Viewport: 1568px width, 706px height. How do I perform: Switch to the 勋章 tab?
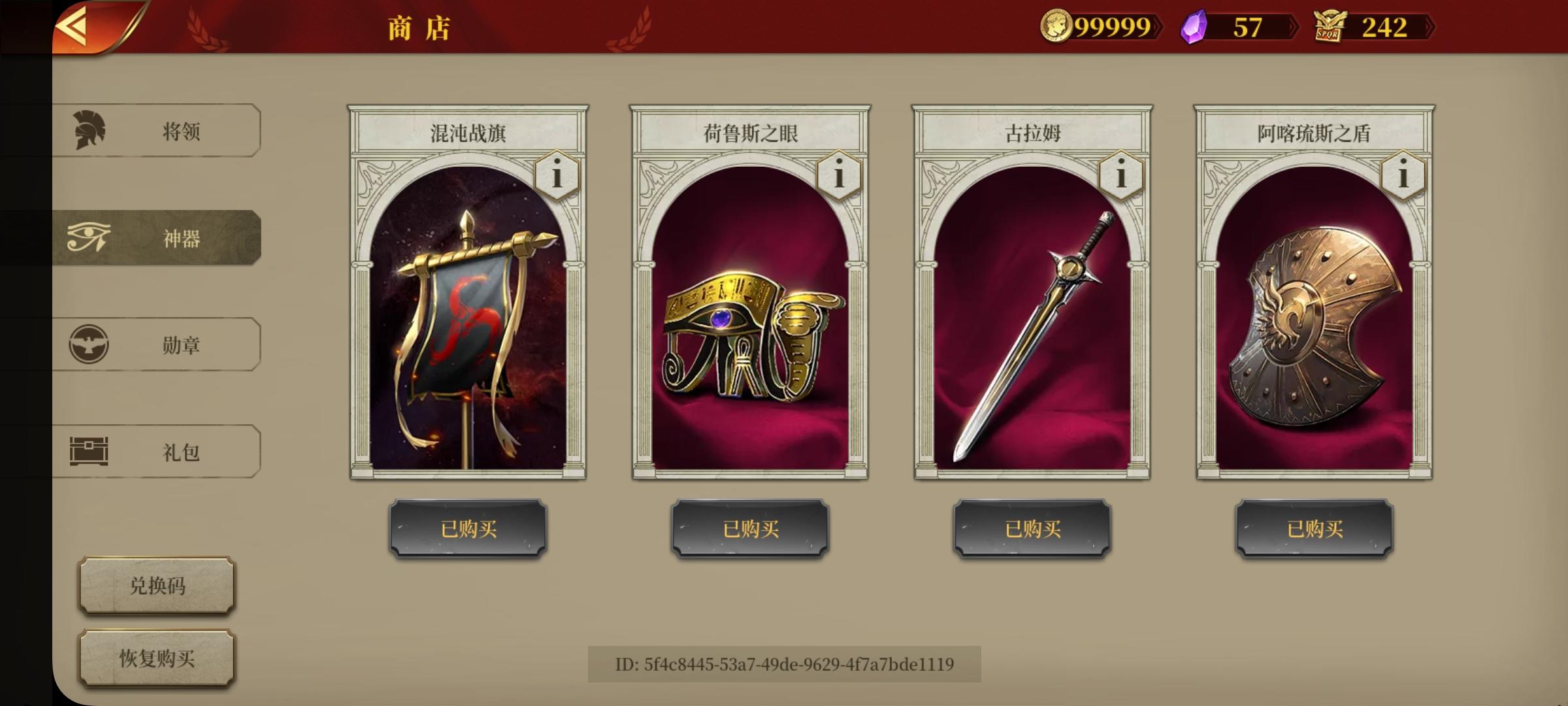pos(183,345)
